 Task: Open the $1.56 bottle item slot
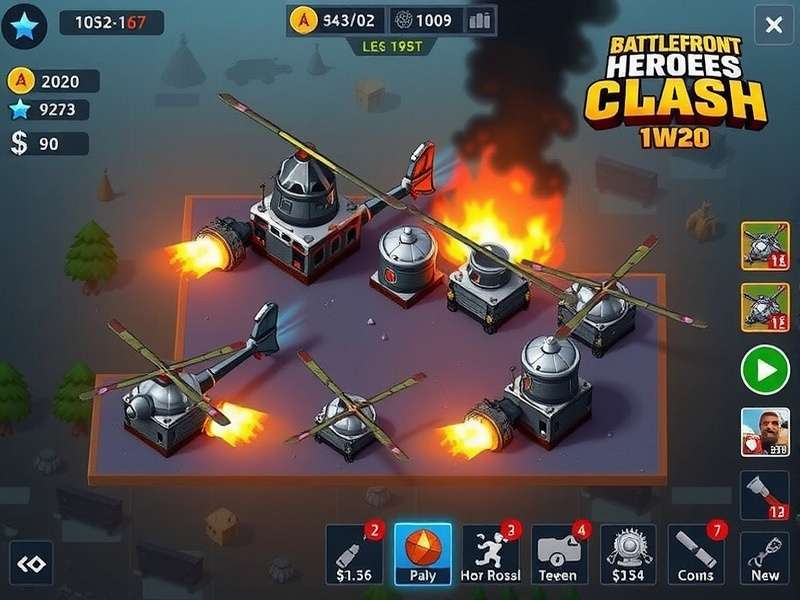355,552
